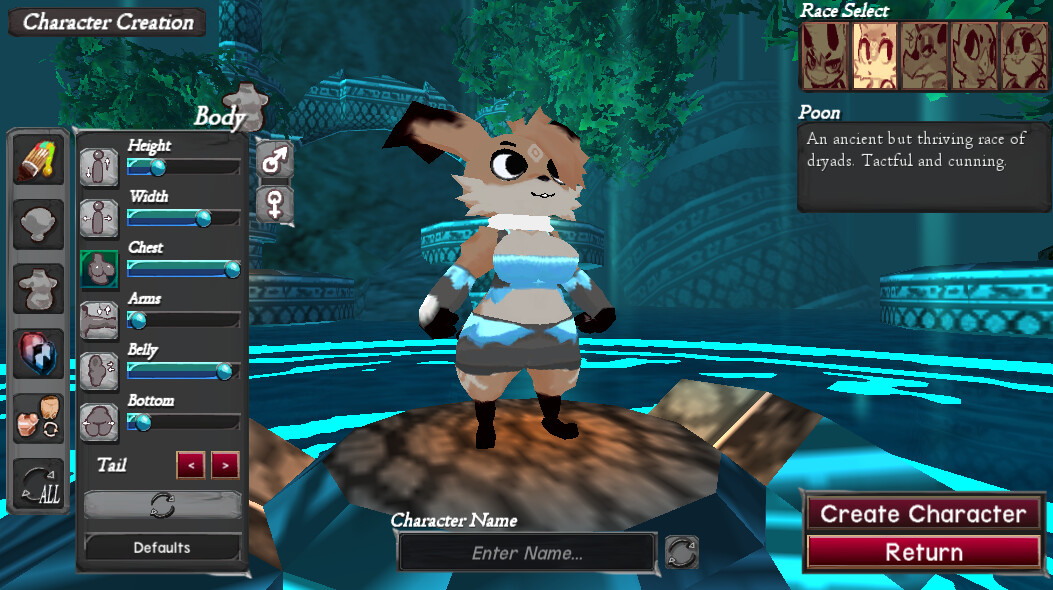Open the paintbrush color category
1053x590 pixels.
[38, 162]
